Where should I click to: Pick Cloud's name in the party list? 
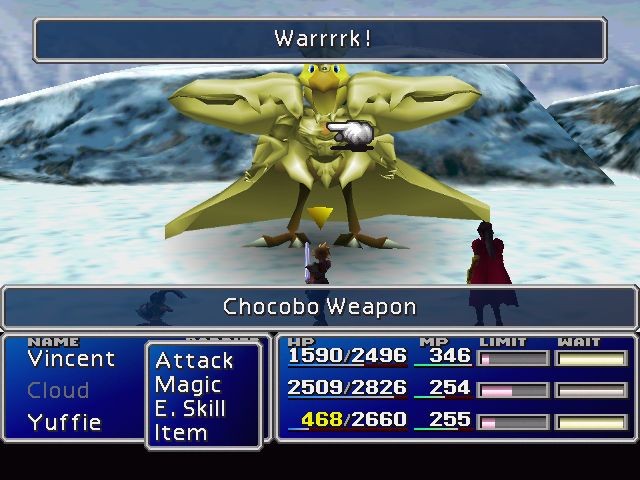(x=58, y=390)
